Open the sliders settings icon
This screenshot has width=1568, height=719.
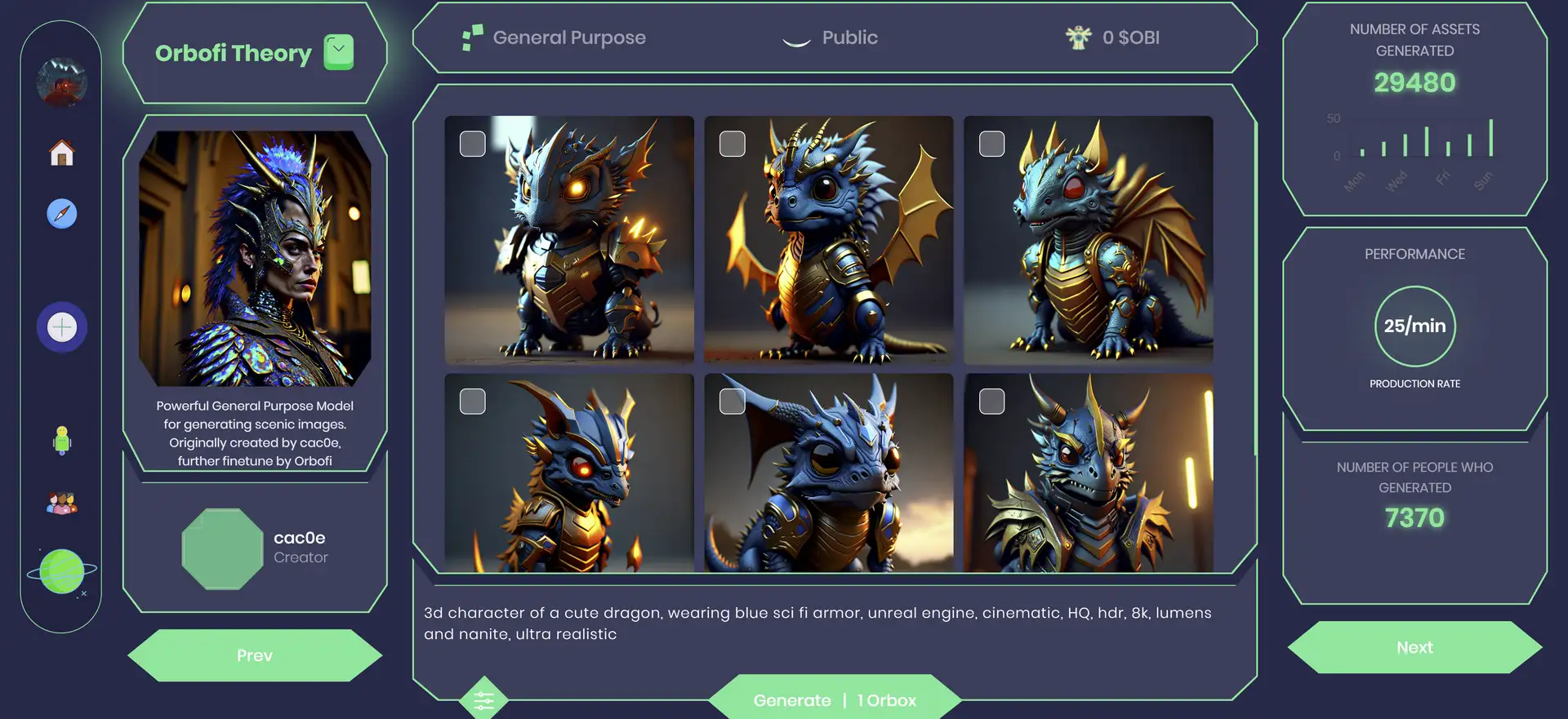tap(483, 699)
